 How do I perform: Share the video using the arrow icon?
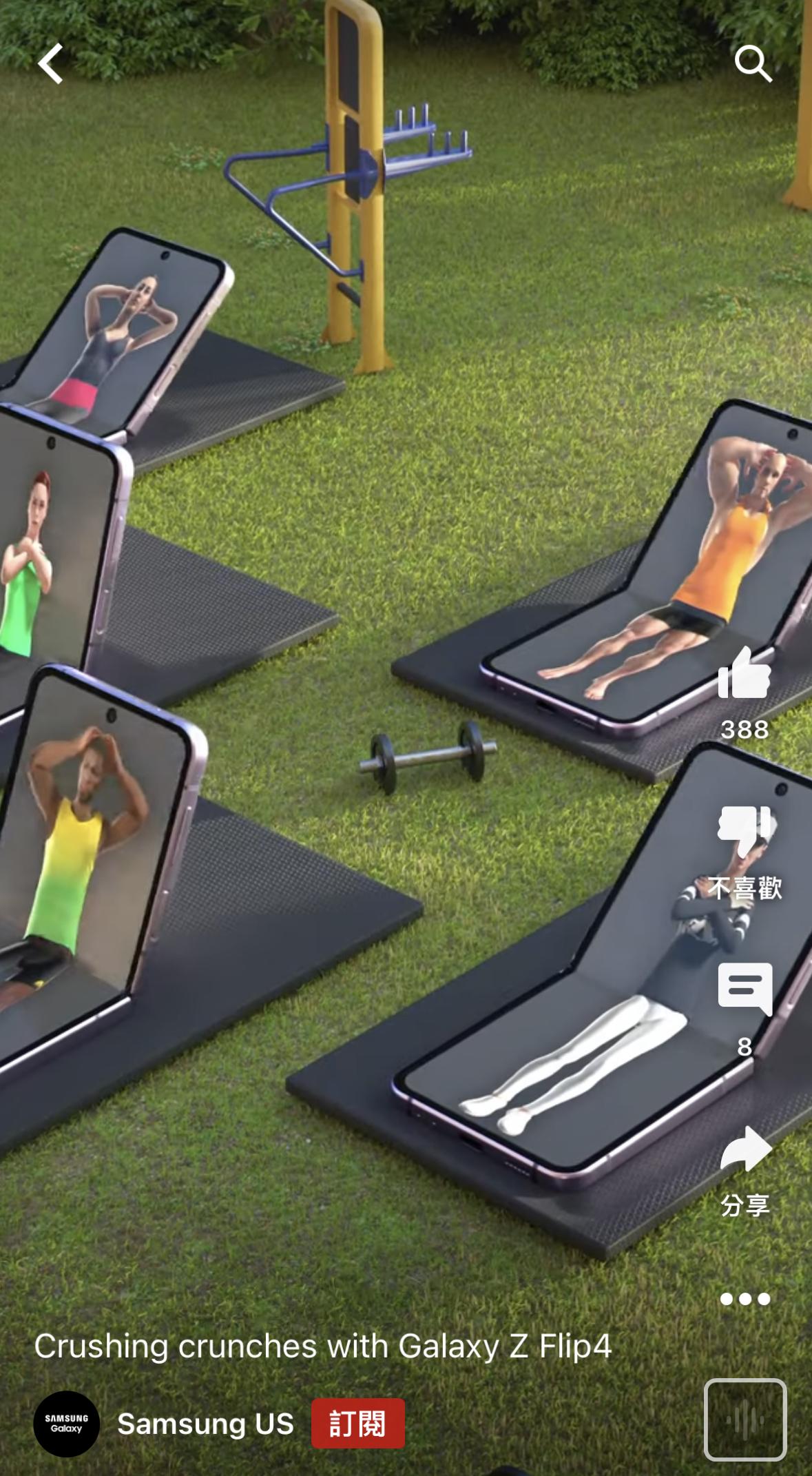coord(745,1149)
